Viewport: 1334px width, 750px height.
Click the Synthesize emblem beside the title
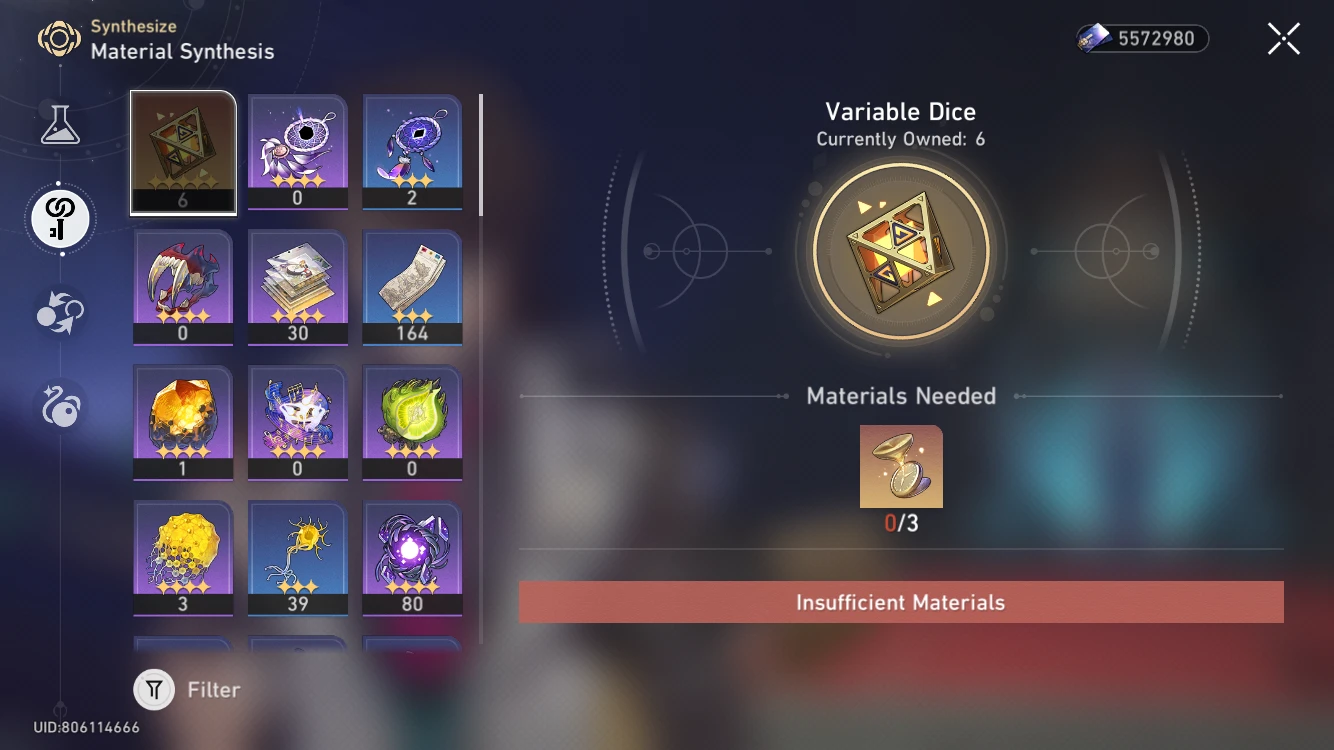click(62, 39)
